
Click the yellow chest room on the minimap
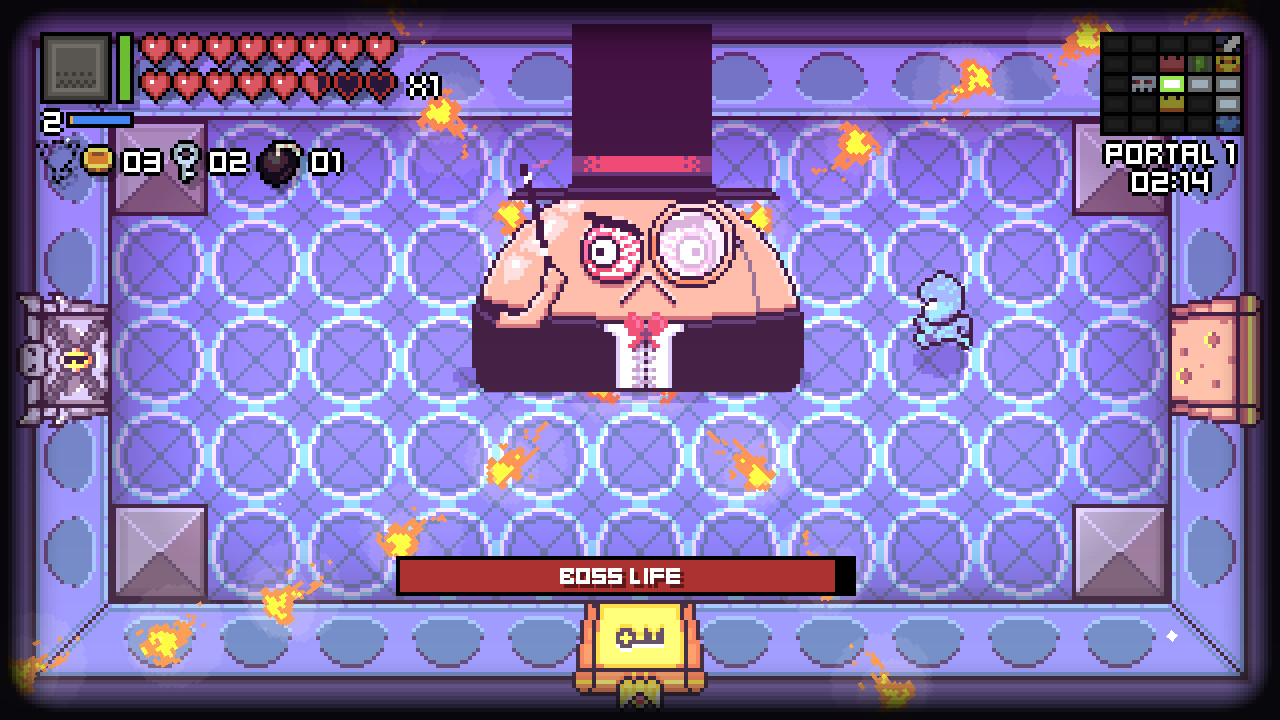click(1171, 105)
